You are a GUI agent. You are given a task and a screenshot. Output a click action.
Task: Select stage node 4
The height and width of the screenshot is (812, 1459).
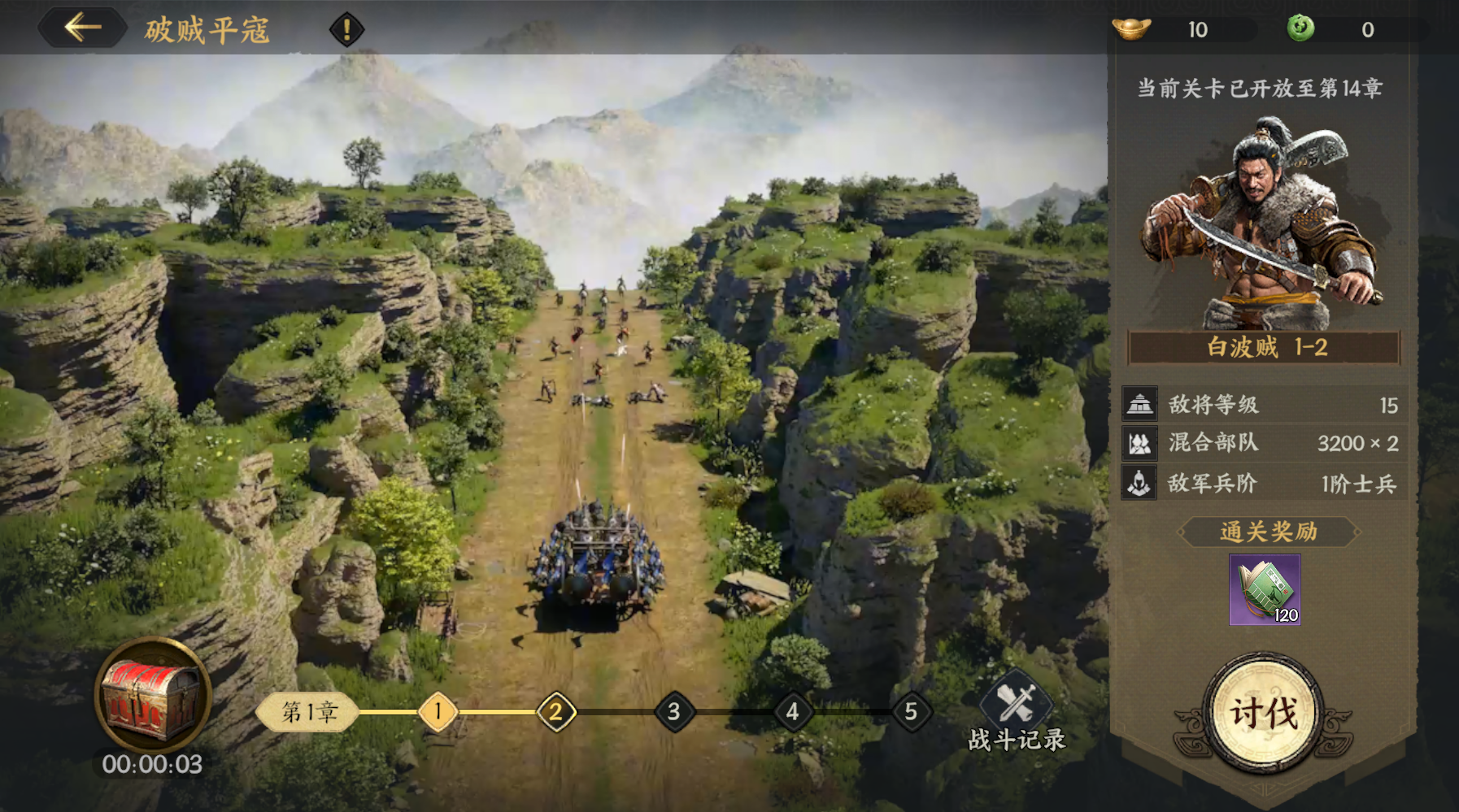pos(793,712)
